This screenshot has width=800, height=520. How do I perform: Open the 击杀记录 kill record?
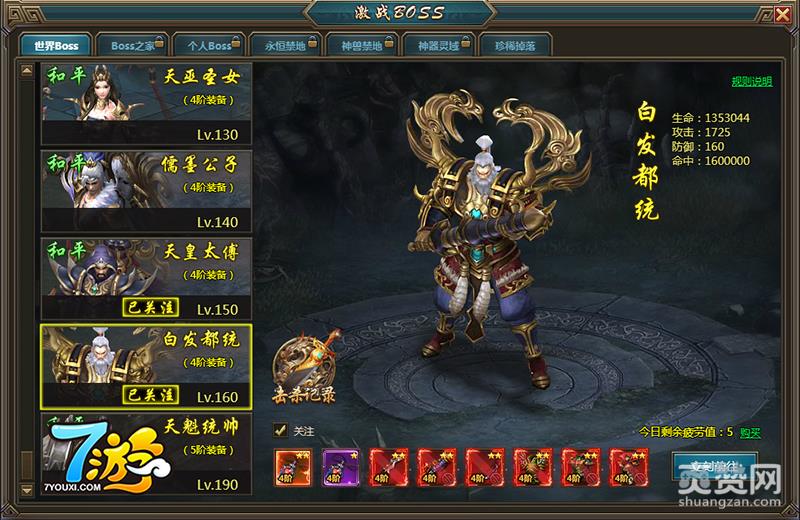(304, 368)
